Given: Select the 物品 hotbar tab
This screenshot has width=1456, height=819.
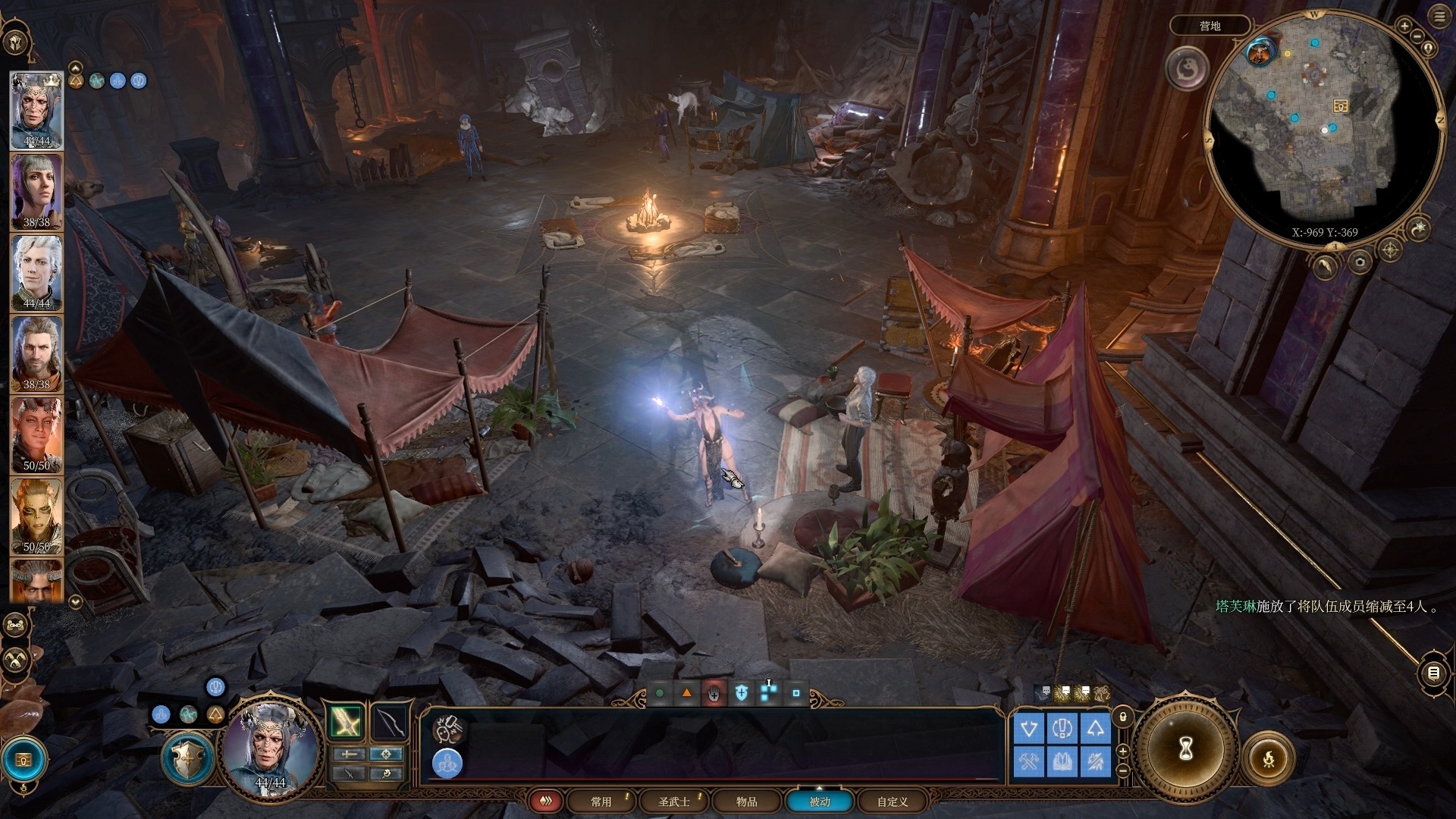Looking at the screenshot, I should click(746, 802).
